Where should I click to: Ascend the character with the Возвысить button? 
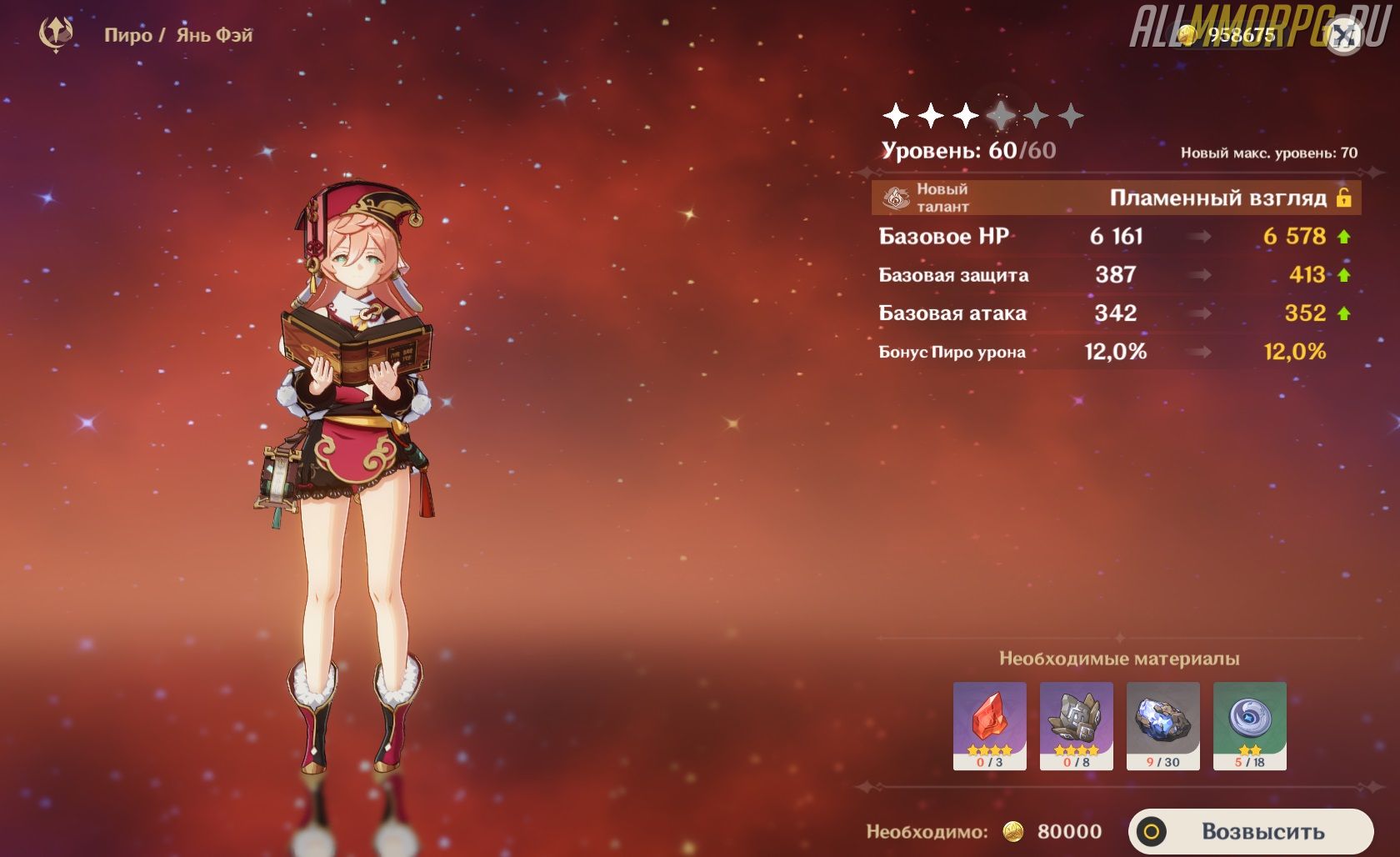(1250, 831)
